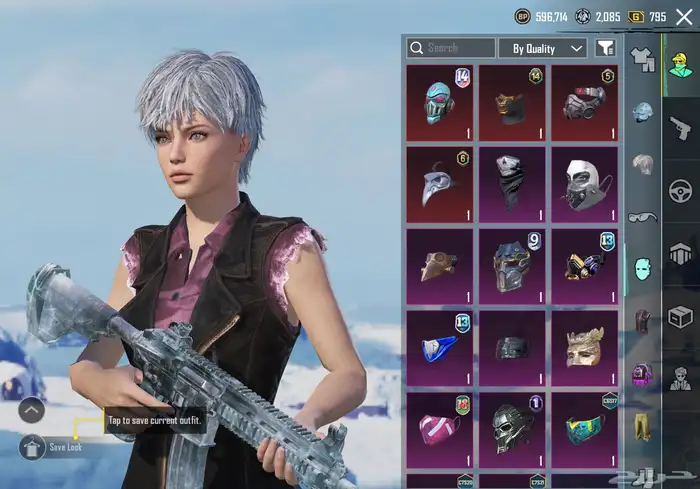
Task: Open the hair category tab
Action: coord(643,164)
